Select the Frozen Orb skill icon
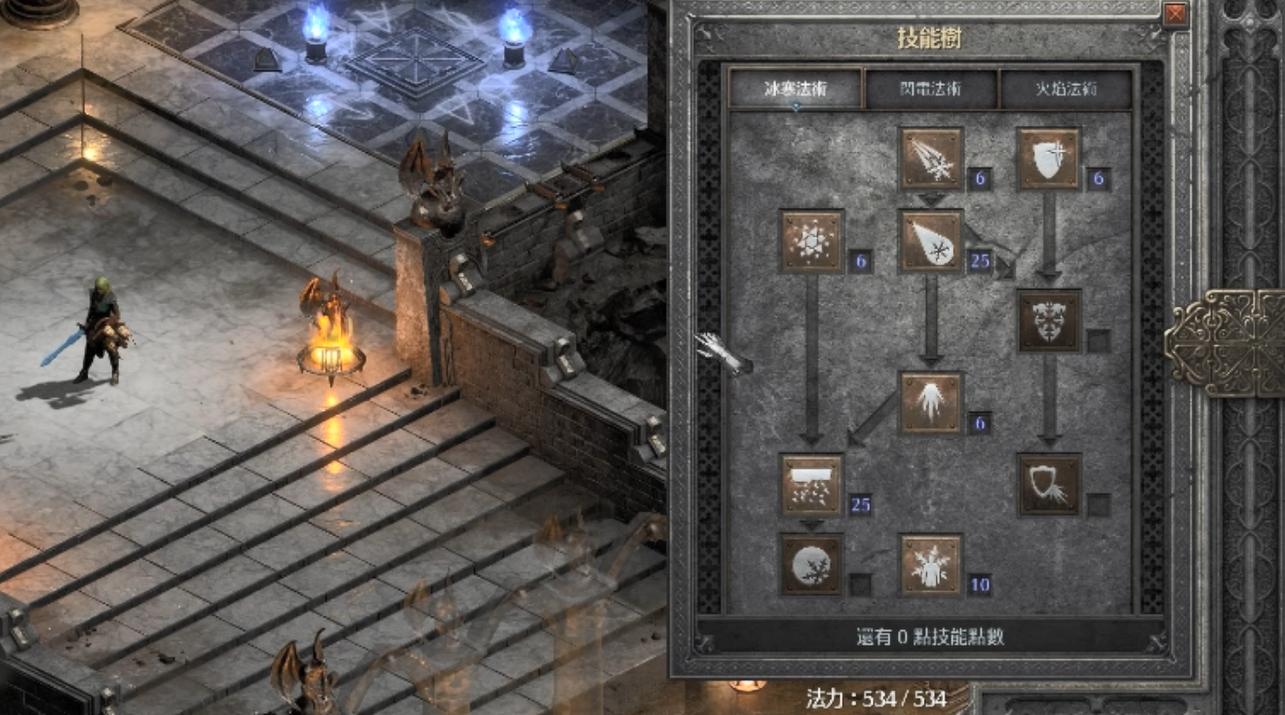The height and width of the screenshot is (715, 1285). coord(812,565)
